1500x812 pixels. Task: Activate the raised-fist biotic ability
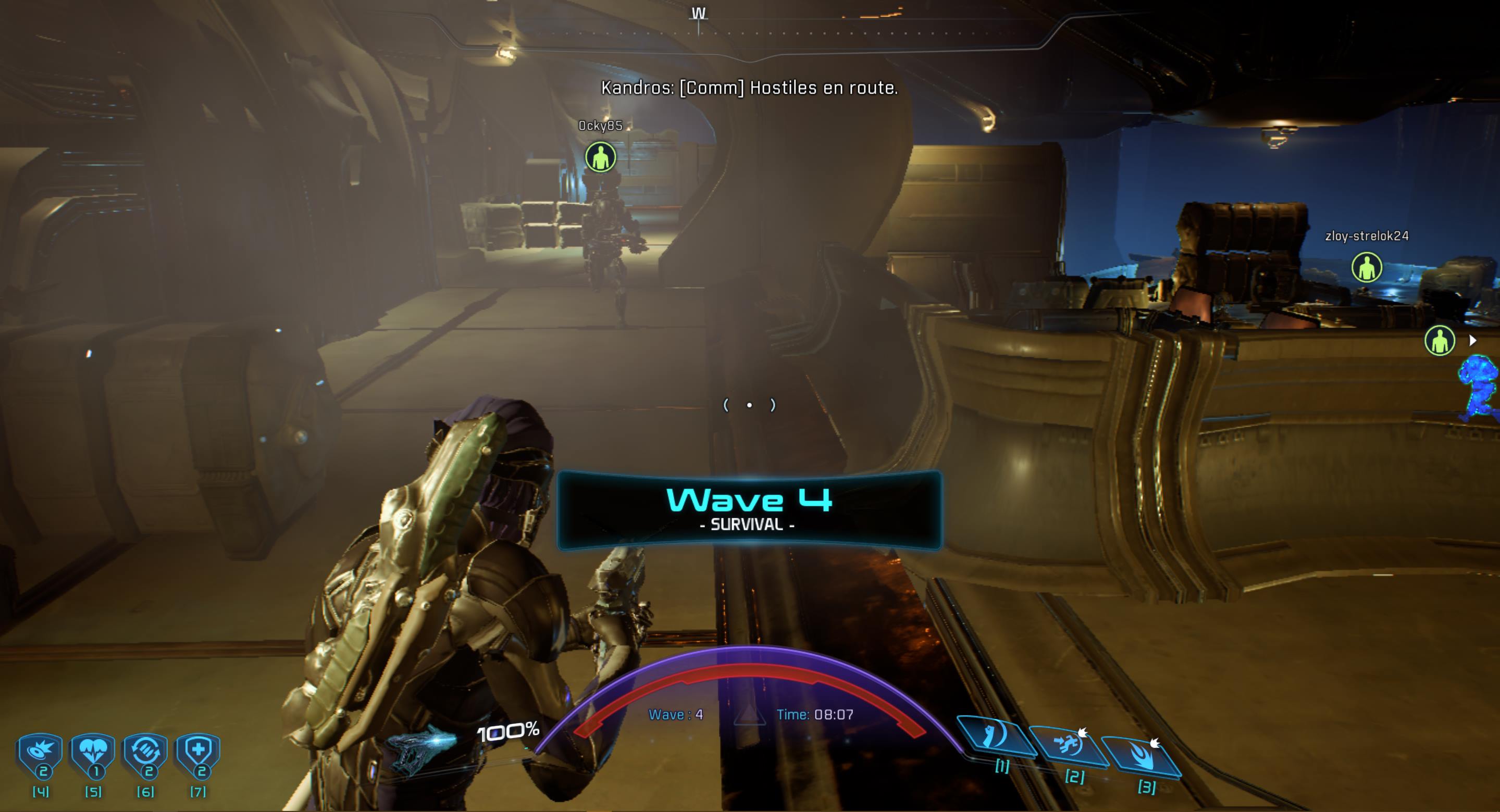(995, 736)
